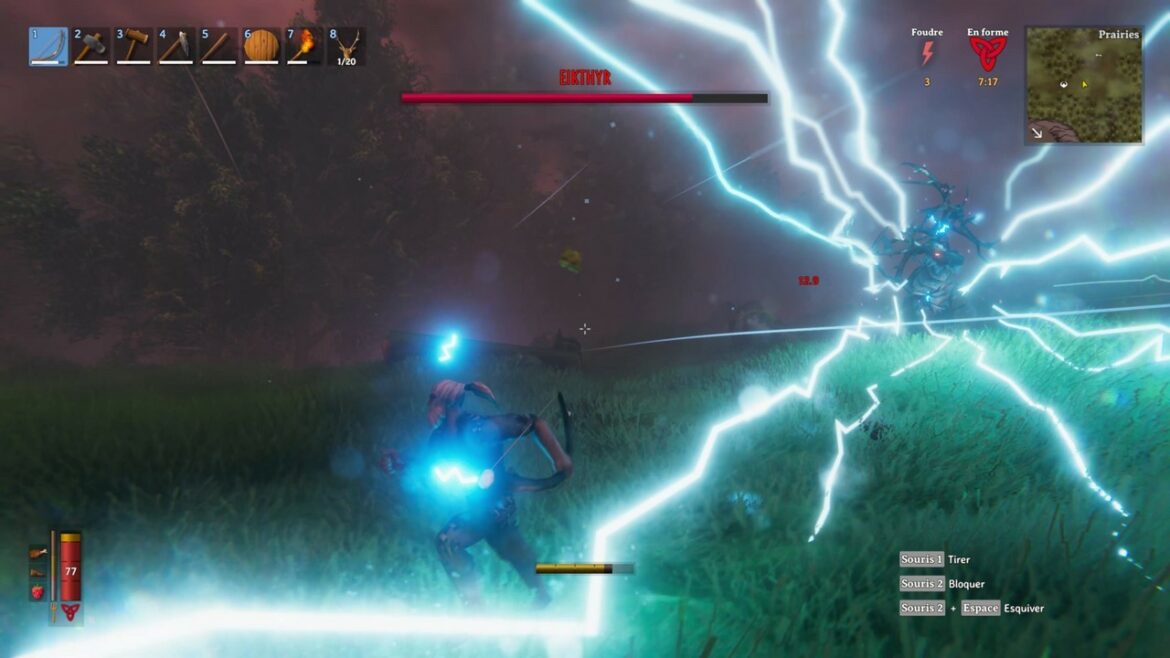Equip the stone-headed hammer in slot 2
This screenshot has width=1170, height=658.
tap(91, 47)
